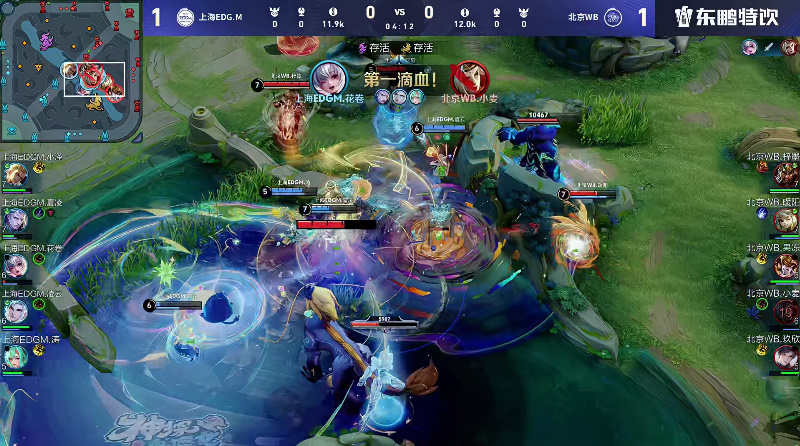Open the 东鹏特饮 sponsor banner
This screenshot has height=446, width=800.
point(725,17)
